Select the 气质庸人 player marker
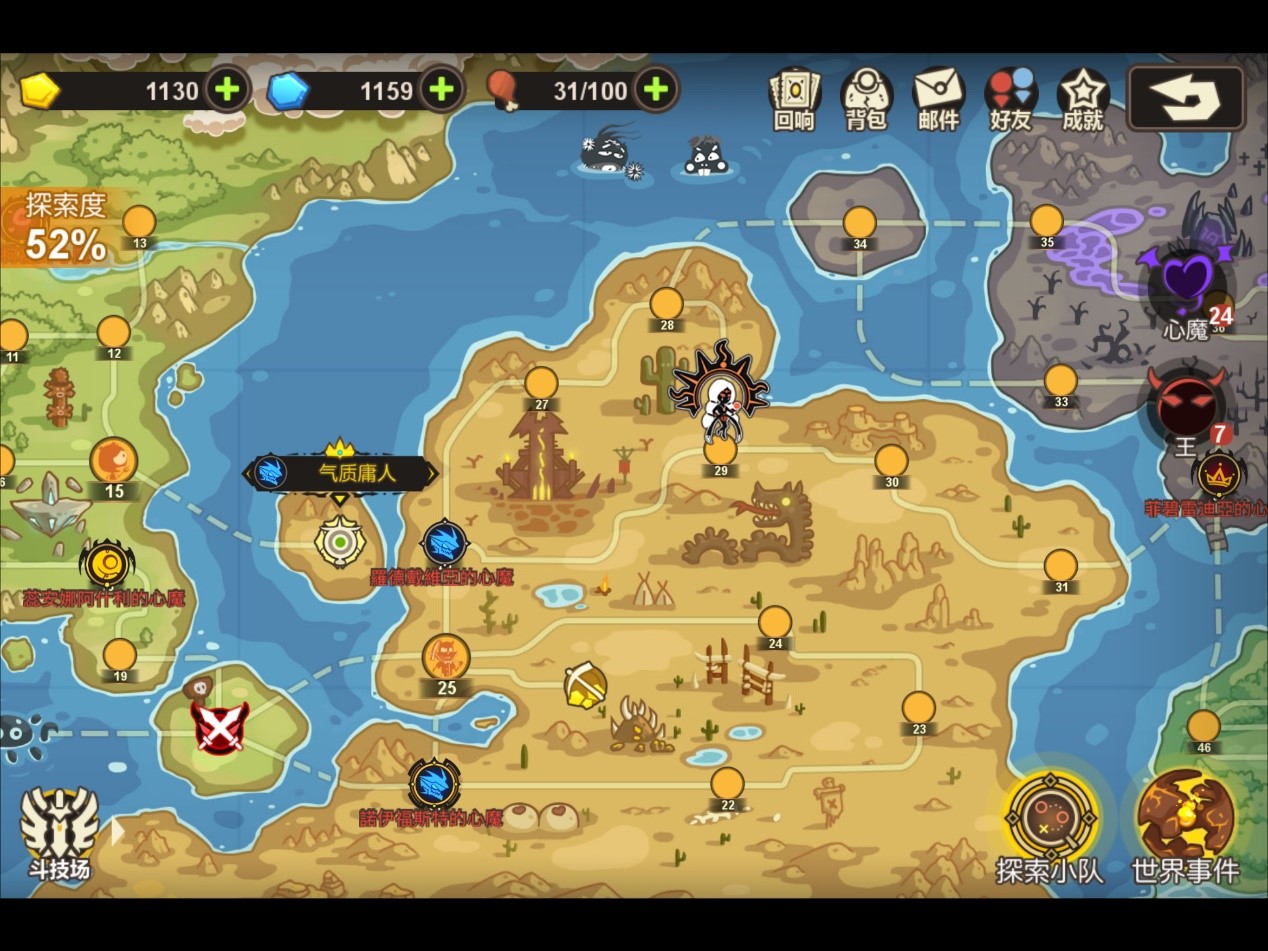This screenshot has height=951, width=1268. coord(340,473)
